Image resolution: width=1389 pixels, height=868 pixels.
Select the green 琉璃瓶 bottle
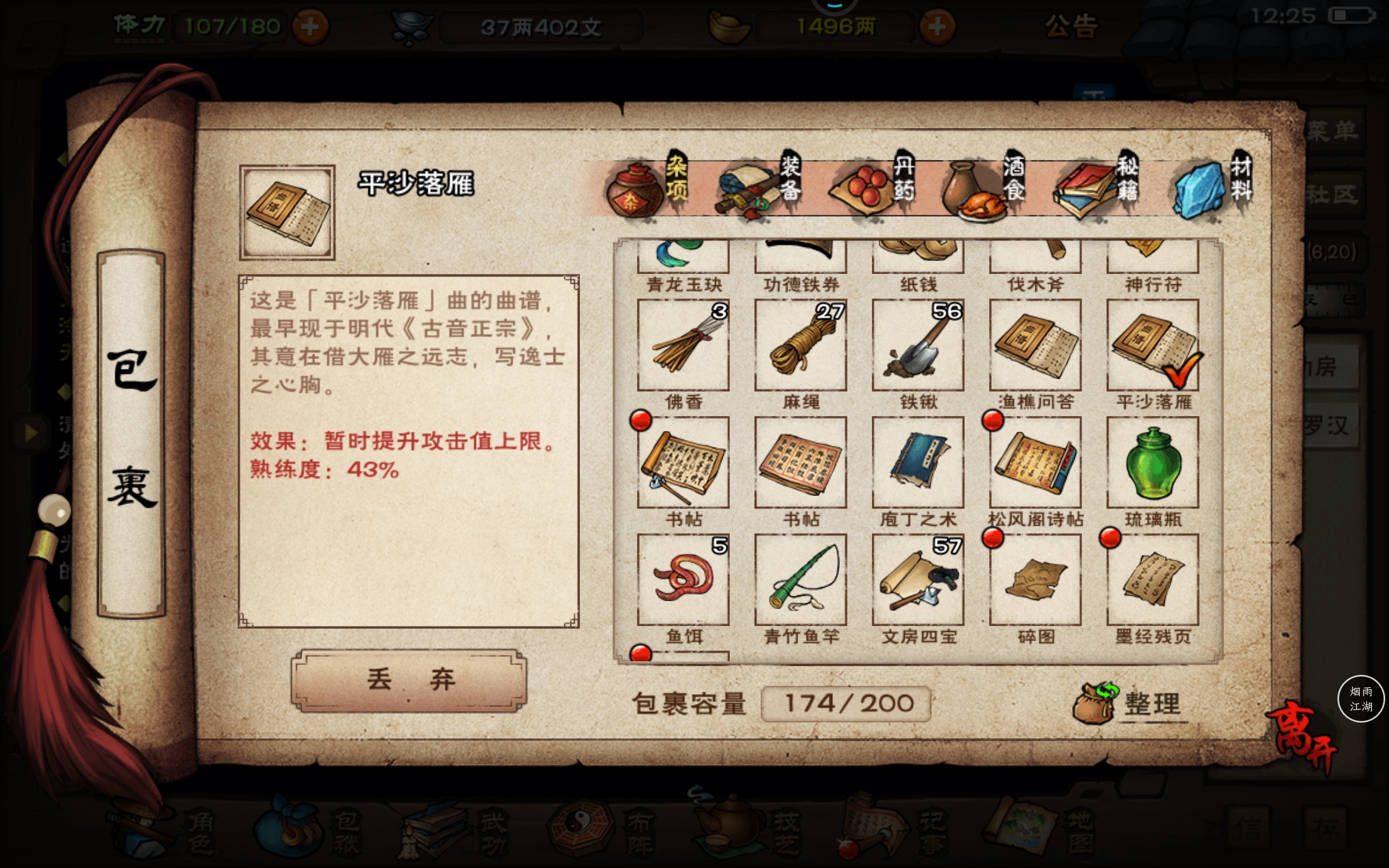click(1152, 463)
